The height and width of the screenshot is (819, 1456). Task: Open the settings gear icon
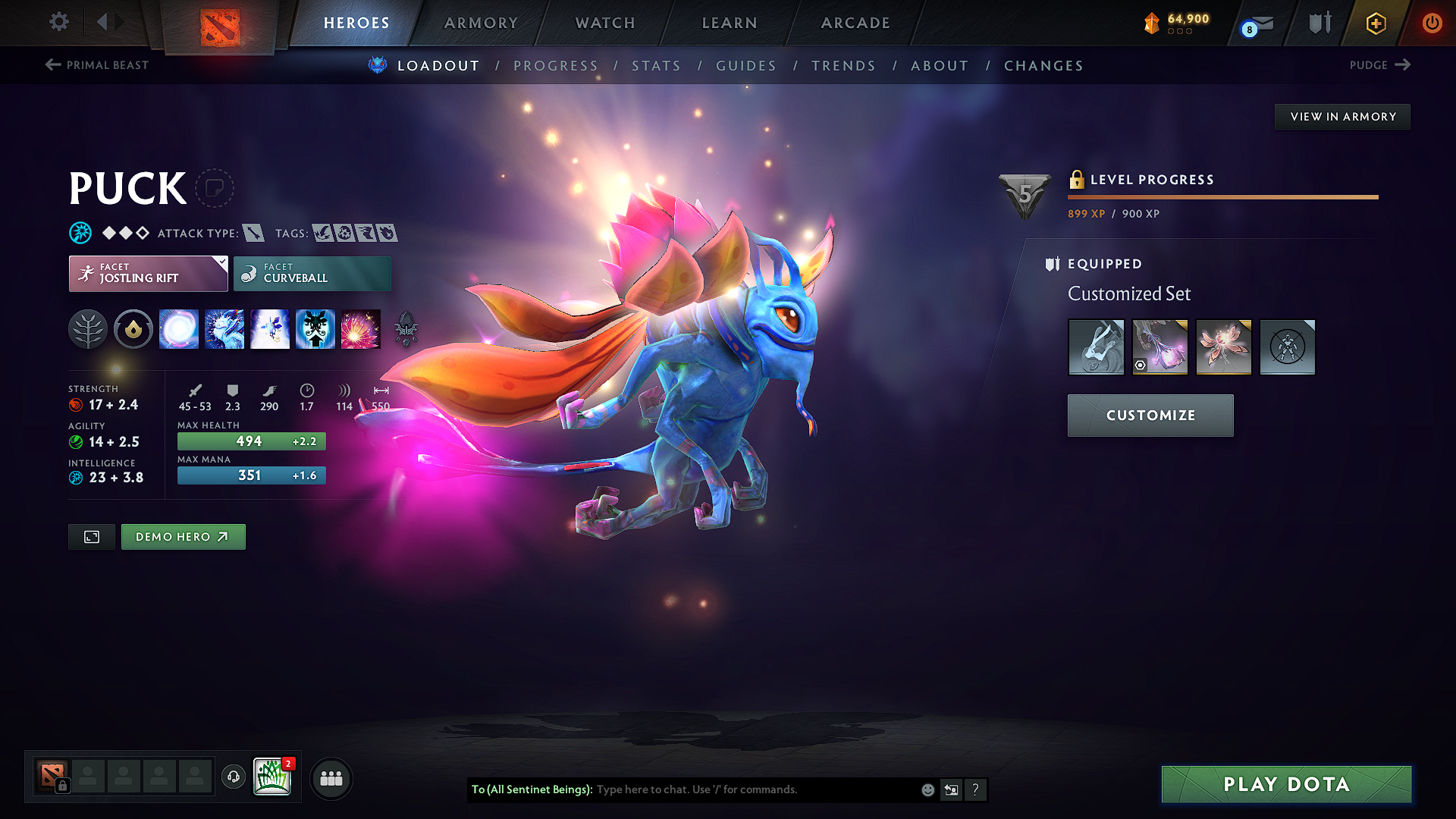[x=58, y=22]
